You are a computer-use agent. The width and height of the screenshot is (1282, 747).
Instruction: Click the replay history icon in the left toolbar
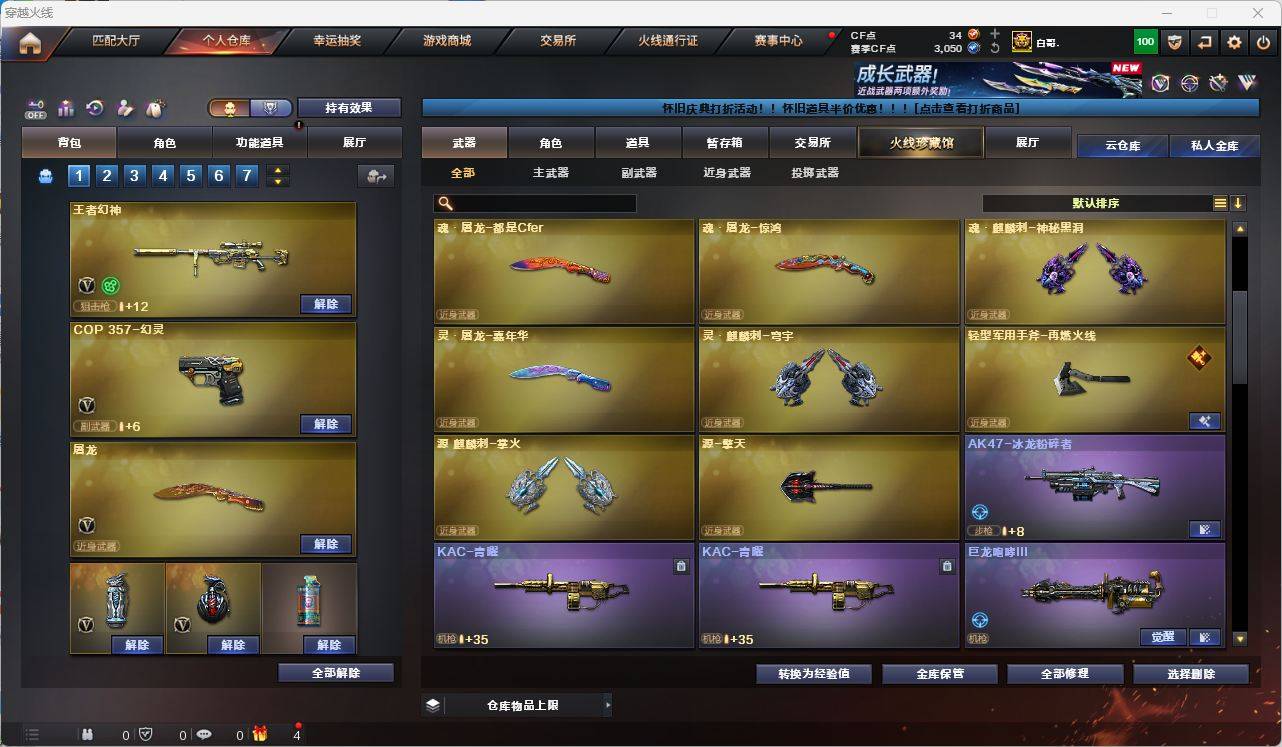[x=94, y=107]
